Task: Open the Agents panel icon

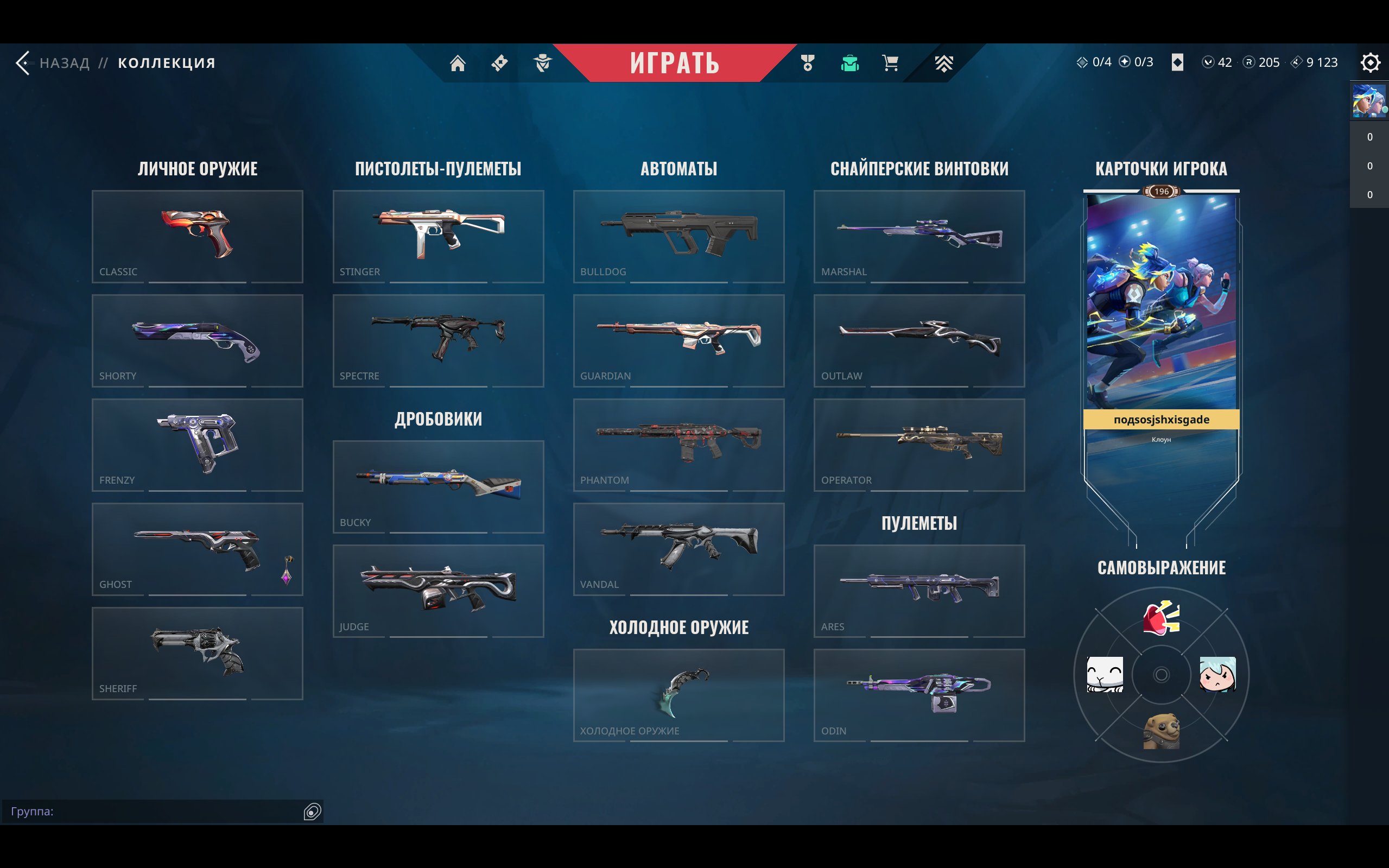Action: click(x=543, y=63)
